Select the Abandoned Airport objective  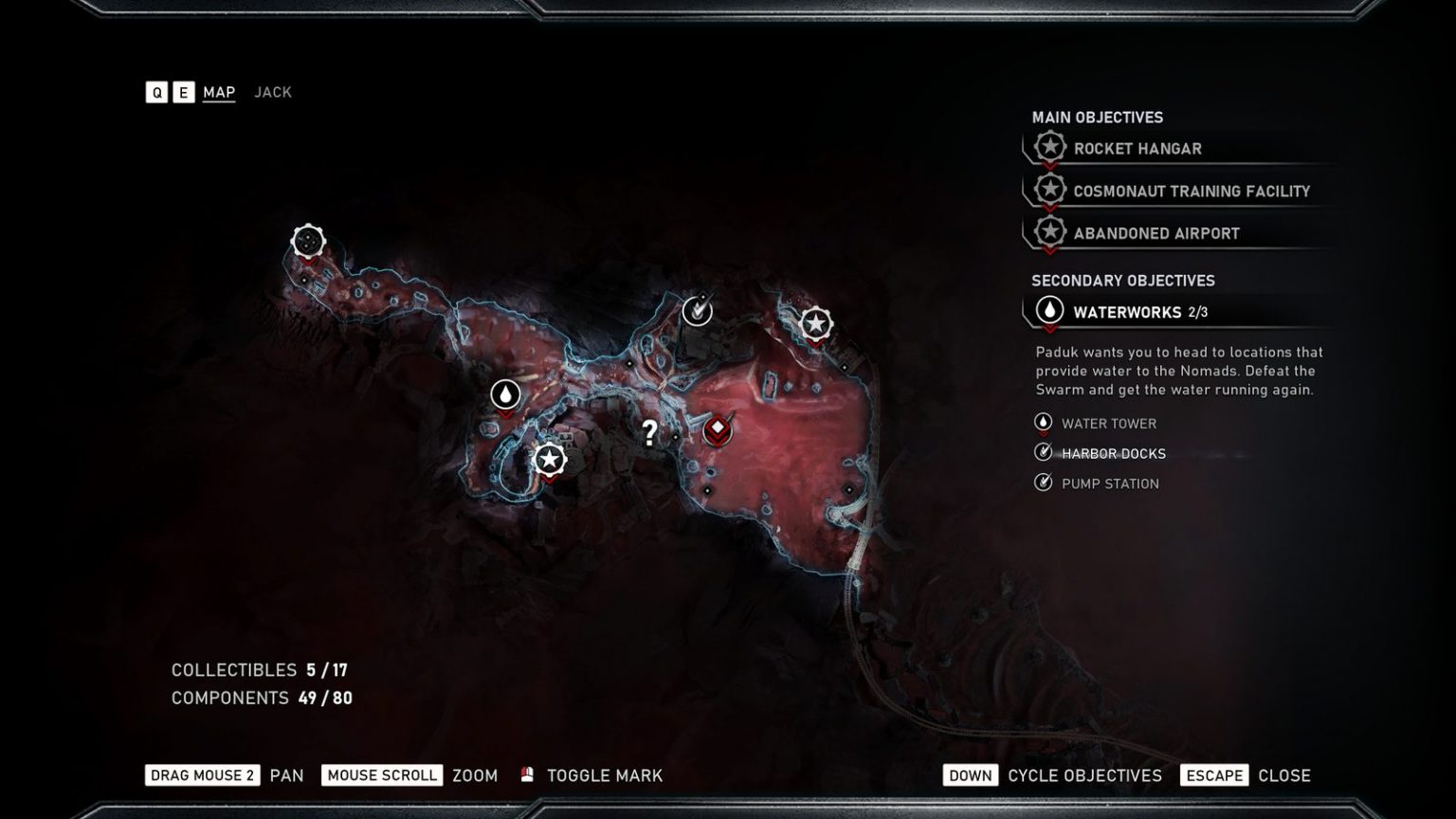[x=1156, y=233]
